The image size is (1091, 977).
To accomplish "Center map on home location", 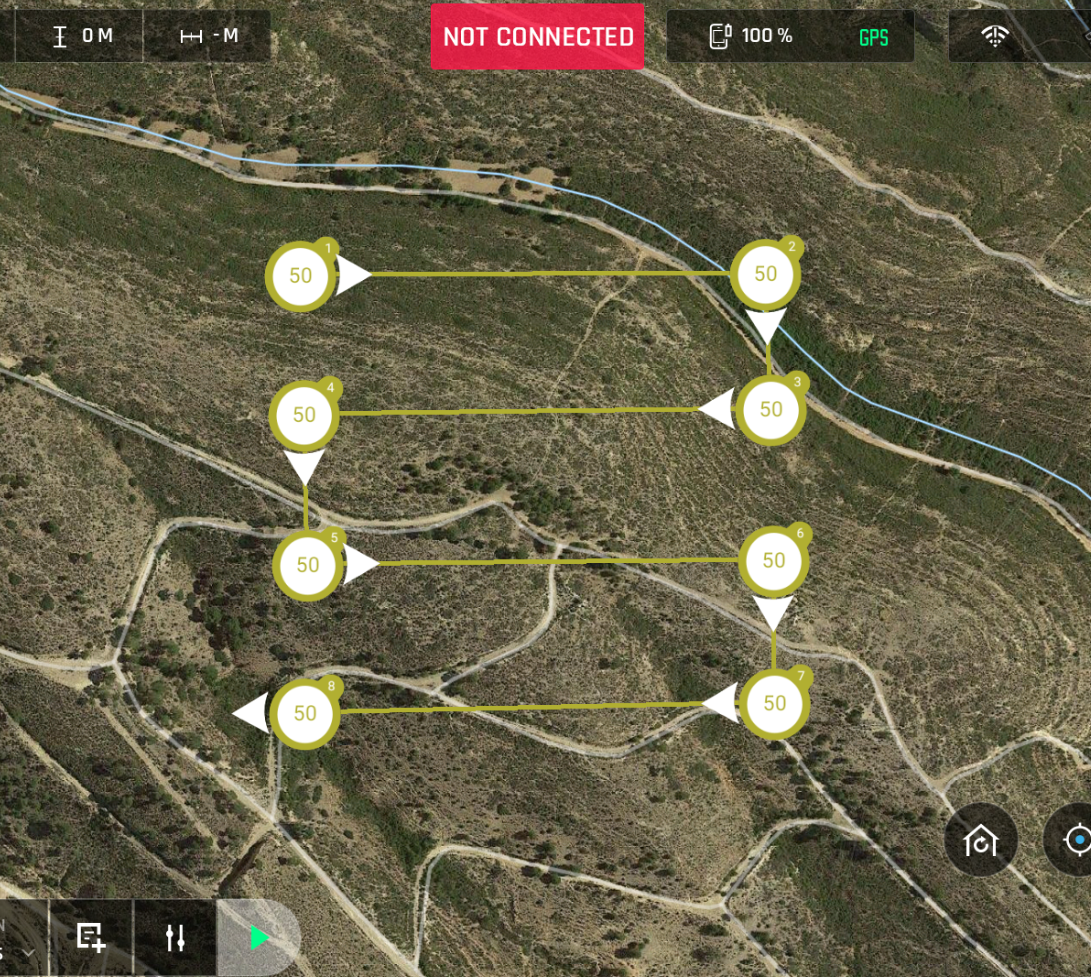I will [x=980, y=841].
